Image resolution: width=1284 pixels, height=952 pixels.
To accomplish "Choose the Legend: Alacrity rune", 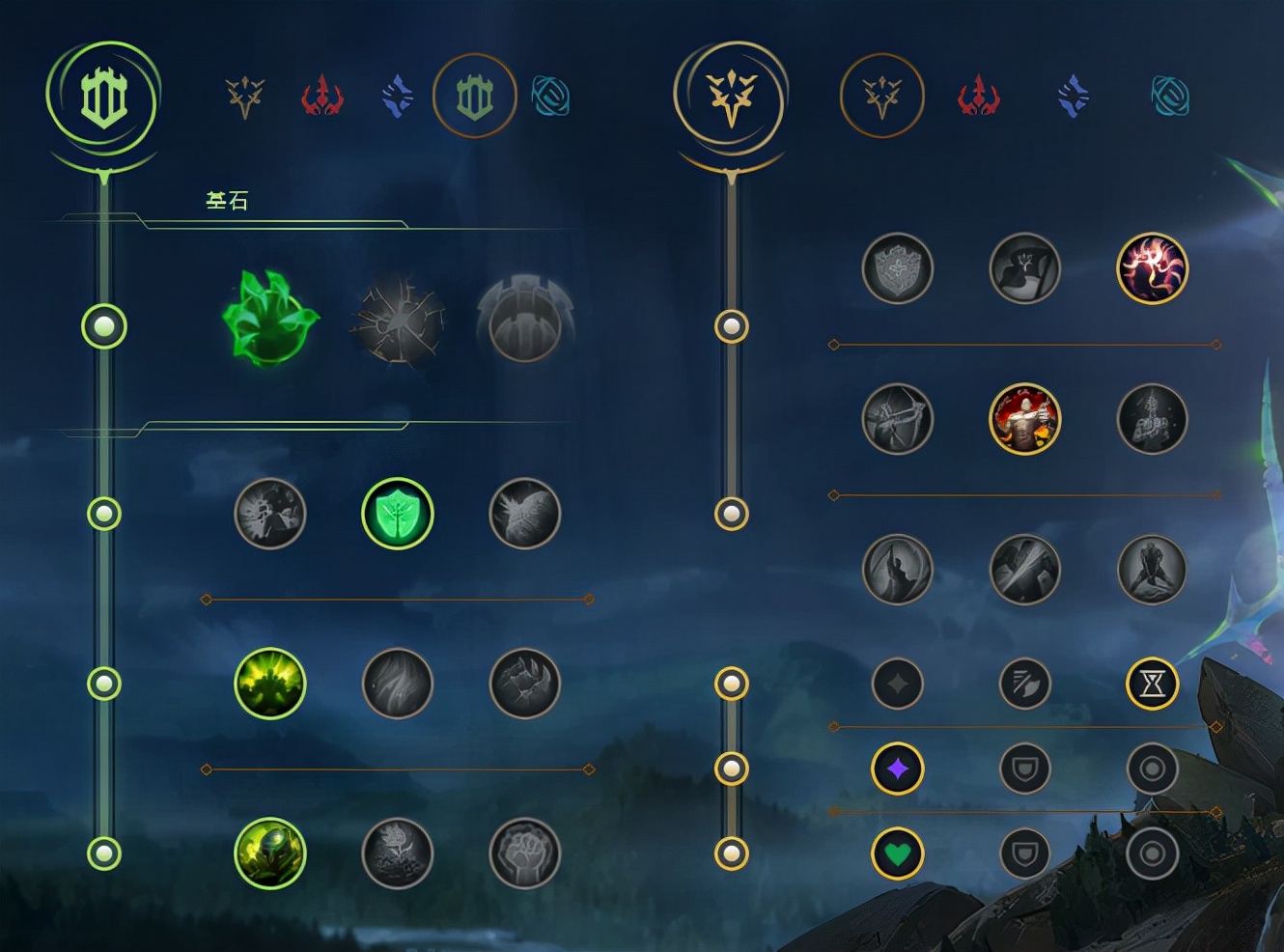I will pos(897,419).
